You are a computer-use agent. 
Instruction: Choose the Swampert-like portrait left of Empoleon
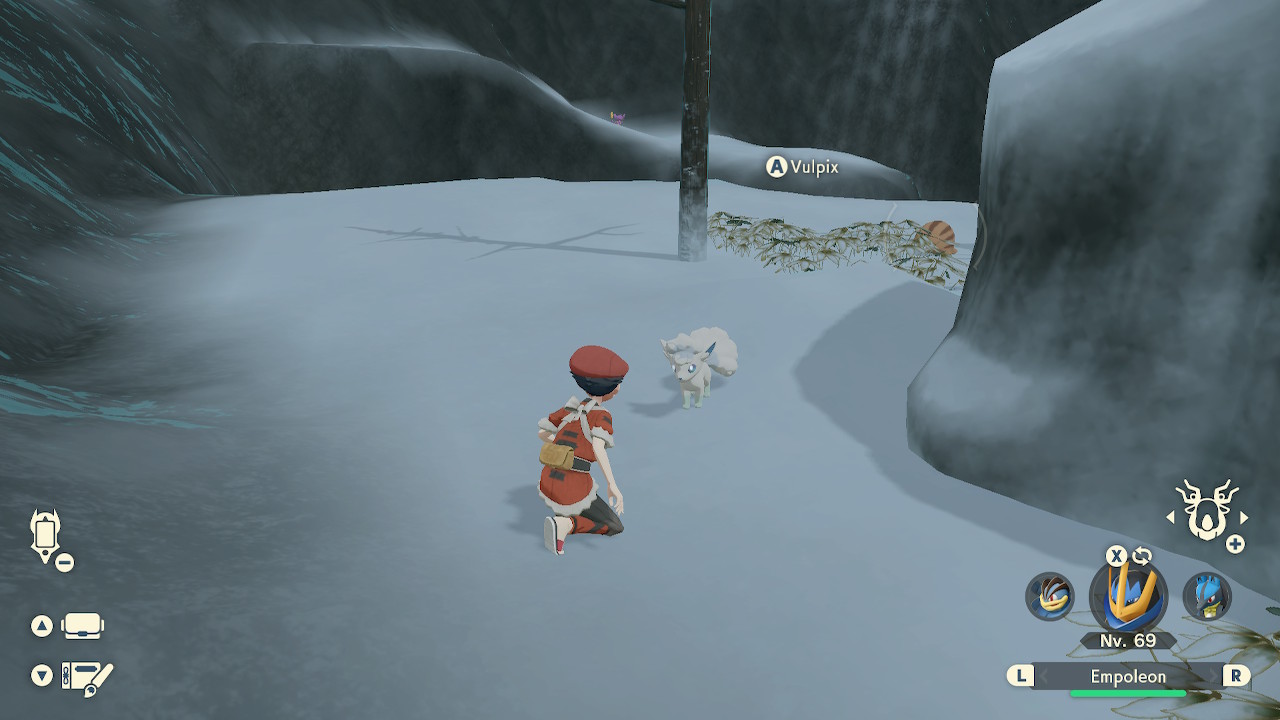coord(1050,597)
